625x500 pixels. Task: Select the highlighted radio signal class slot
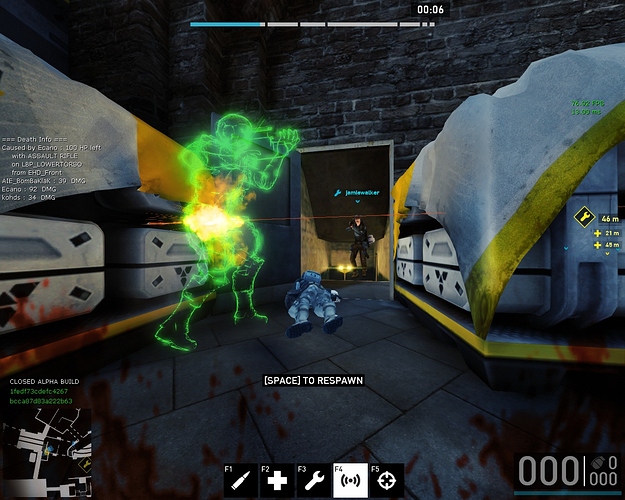click(351, 481)
